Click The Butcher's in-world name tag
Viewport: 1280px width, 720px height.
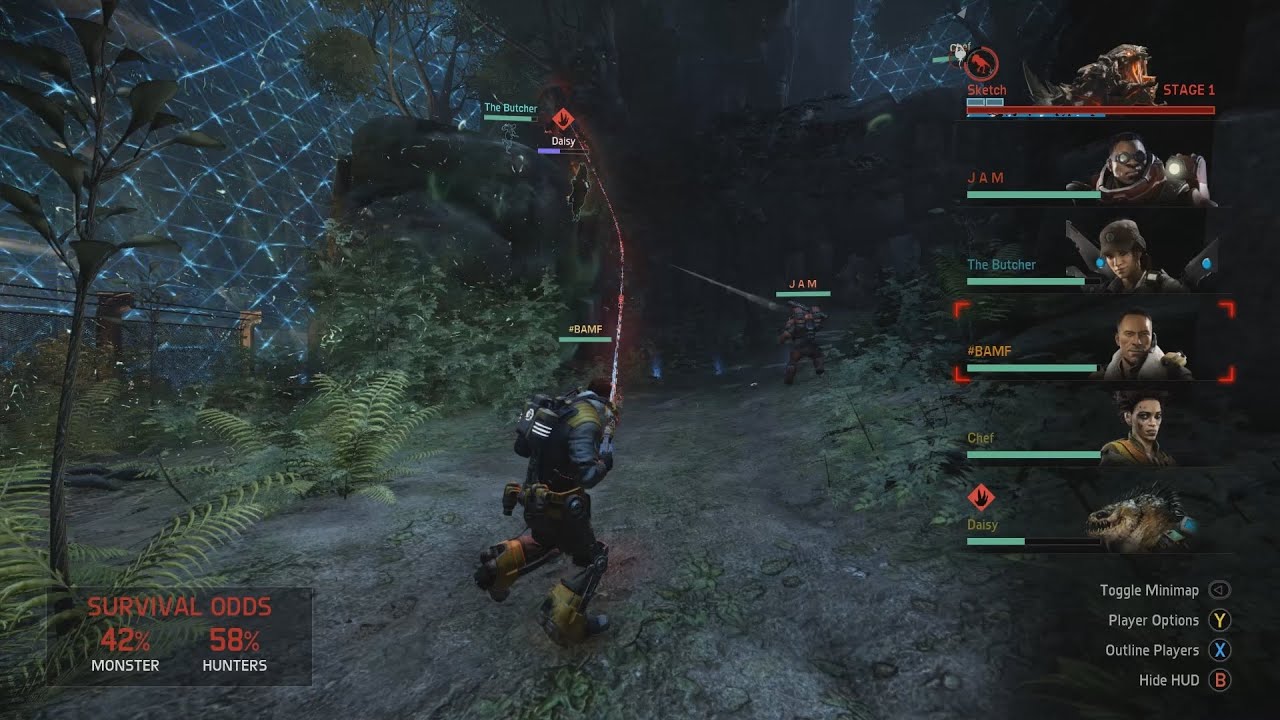[x=510, y=108]
